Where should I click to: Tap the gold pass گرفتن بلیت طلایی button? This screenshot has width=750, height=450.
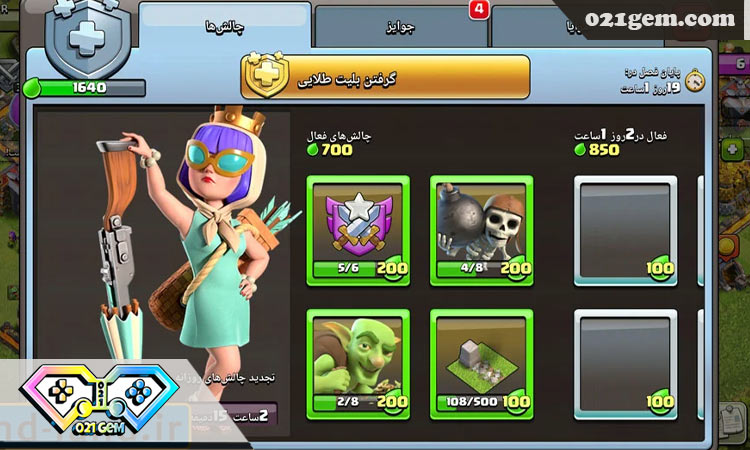point(386,78)
